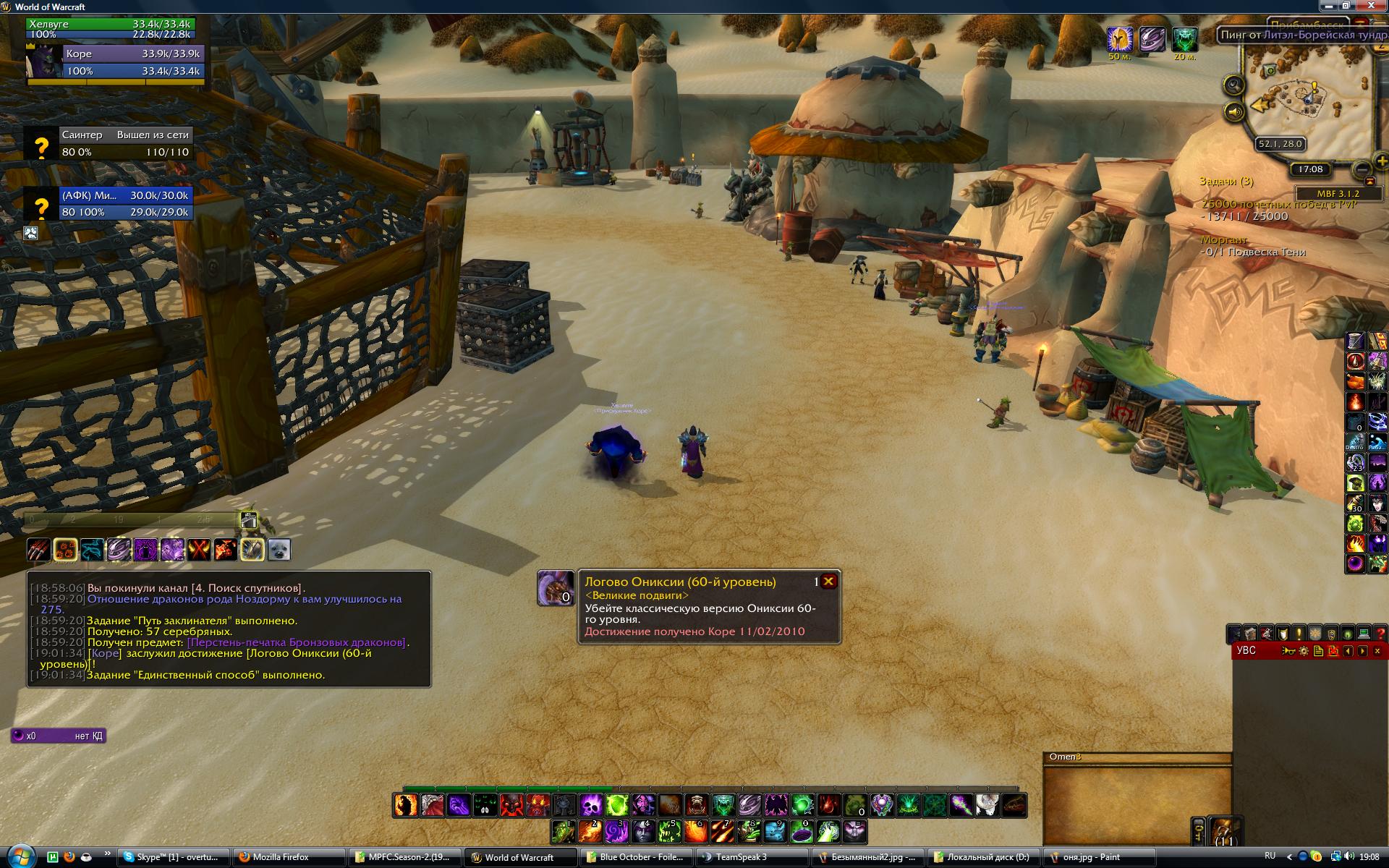
Task: Switch to the Mozilla Firefox taskbar window
Action: (x=281, y=857)
